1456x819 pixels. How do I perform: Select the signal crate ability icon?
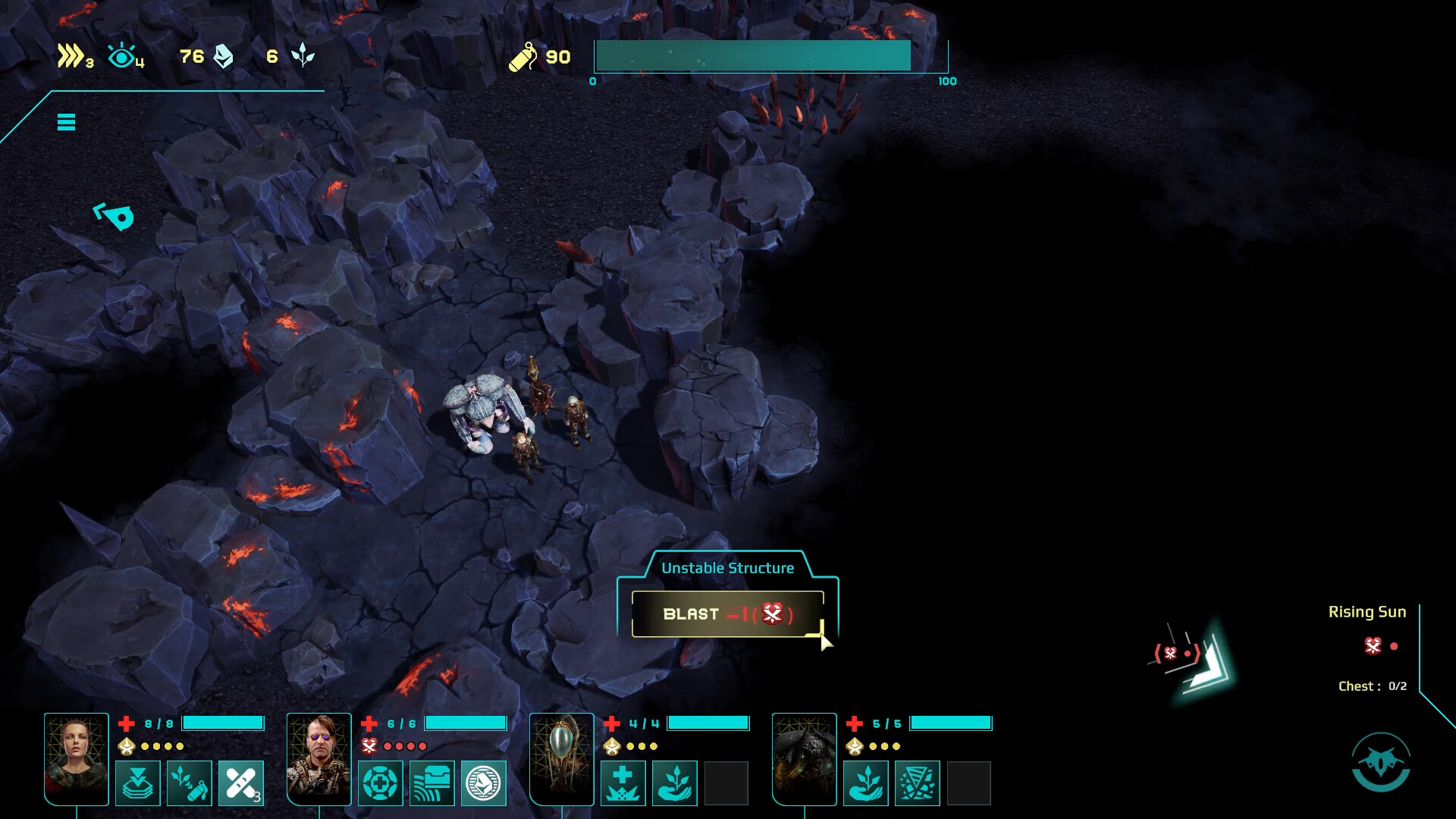click(x=431, y=783)
